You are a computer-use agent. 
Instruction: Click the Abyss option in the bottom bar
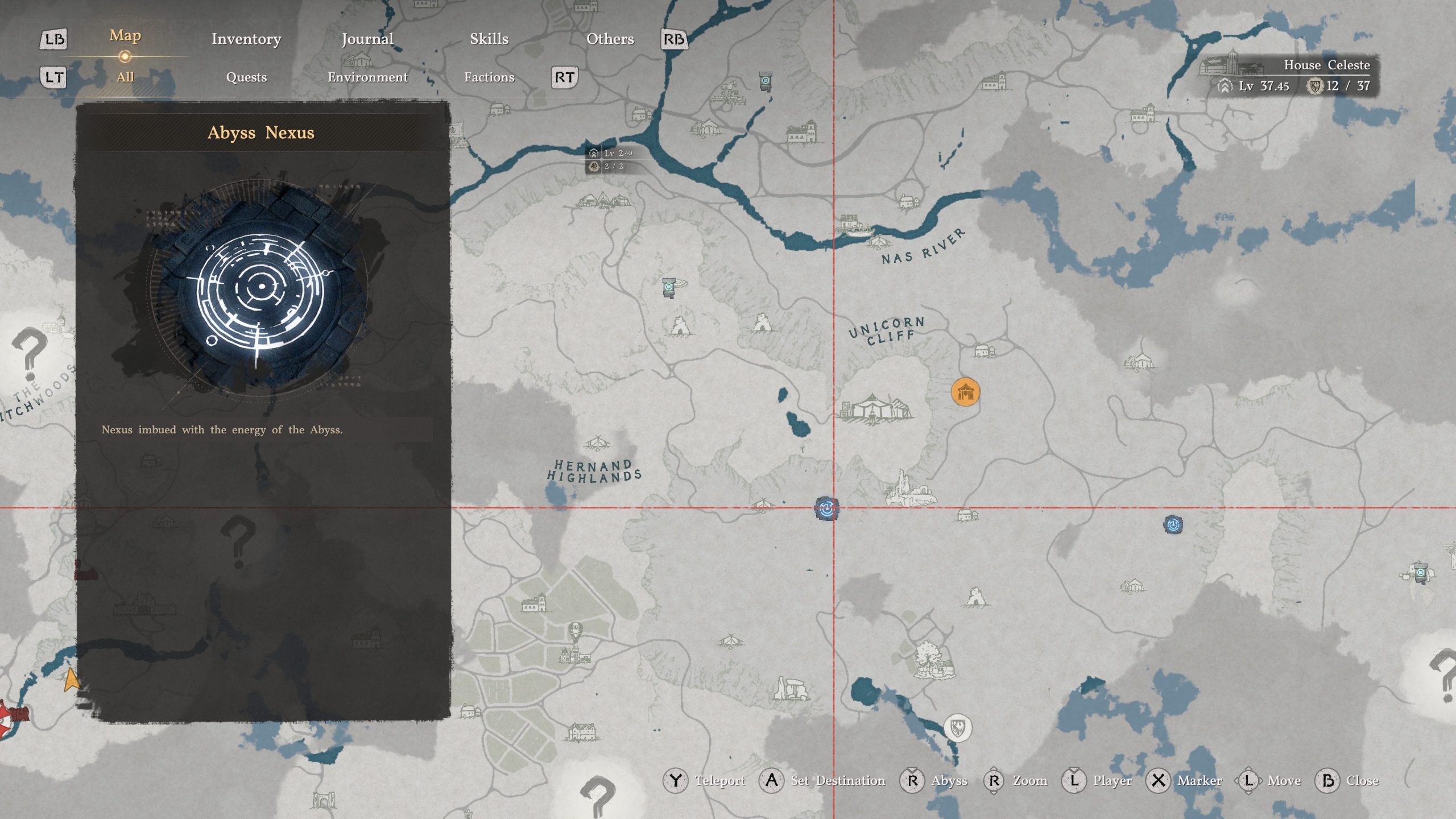click(949, 780)
